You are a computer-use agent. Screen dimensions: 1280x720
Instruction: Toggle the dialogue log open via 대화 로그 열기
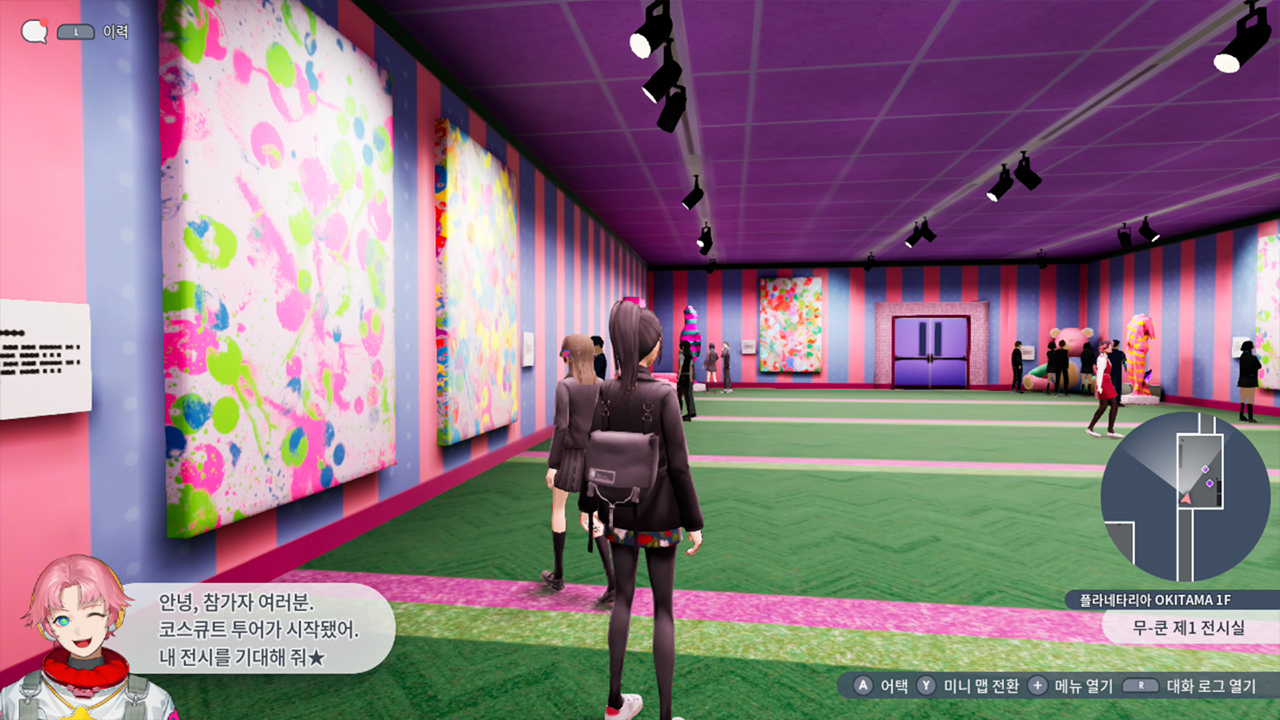[x=1212, y=685]
